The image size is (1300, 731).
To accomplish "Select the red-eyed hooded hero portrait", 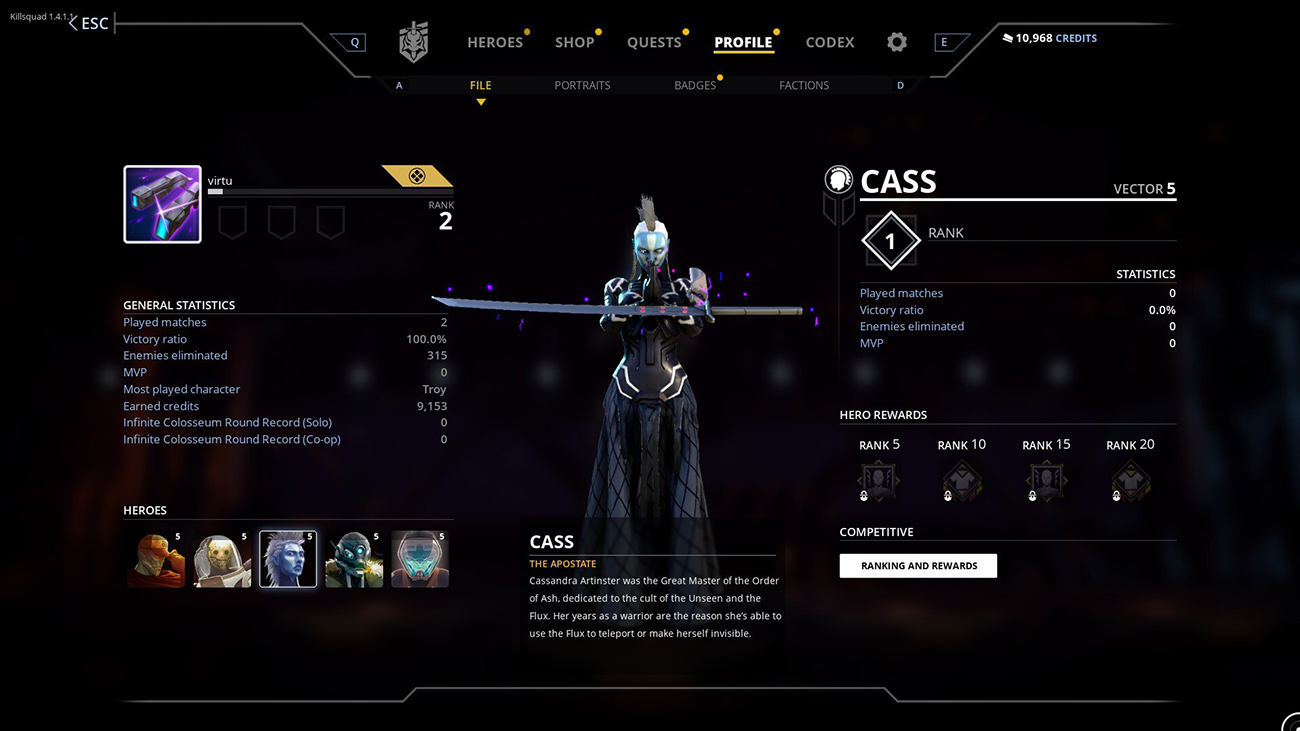I will point(155,559).
